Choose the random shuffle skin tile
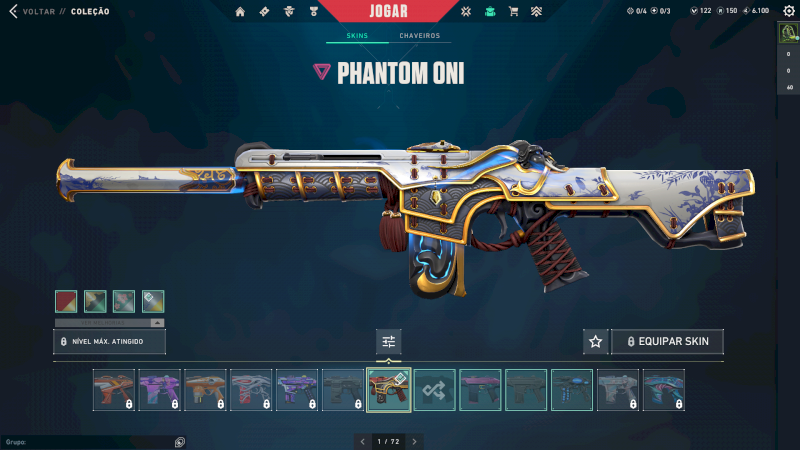The image size is (800, 450). tap(435, 390)
